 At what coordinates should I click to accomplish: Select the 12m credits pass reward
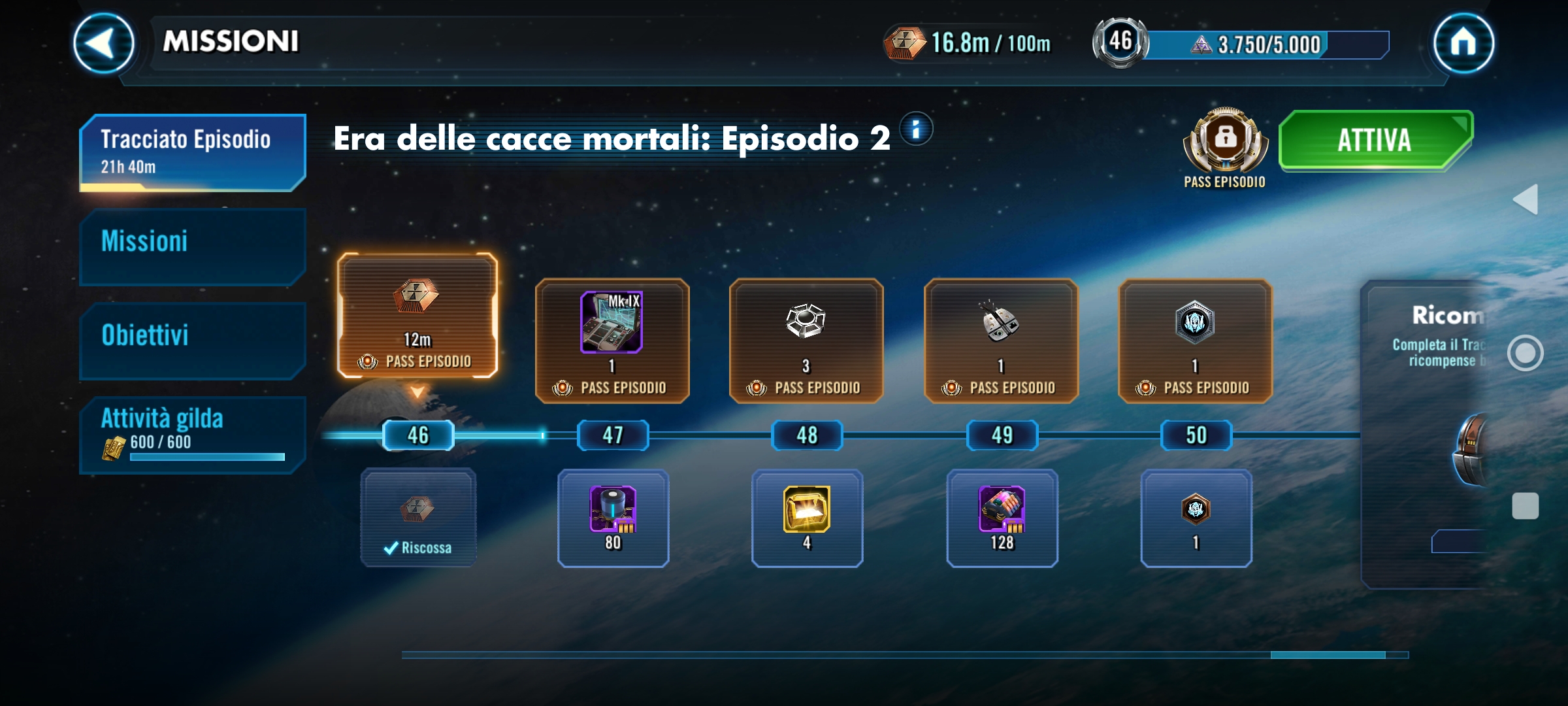point(417,316)
